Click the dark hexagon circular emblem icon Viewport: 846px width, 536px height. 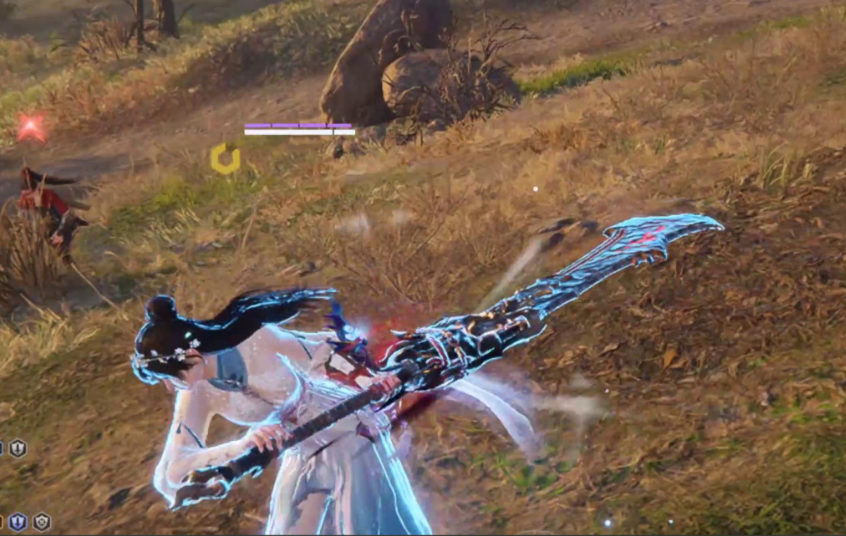tap(41, 521)
